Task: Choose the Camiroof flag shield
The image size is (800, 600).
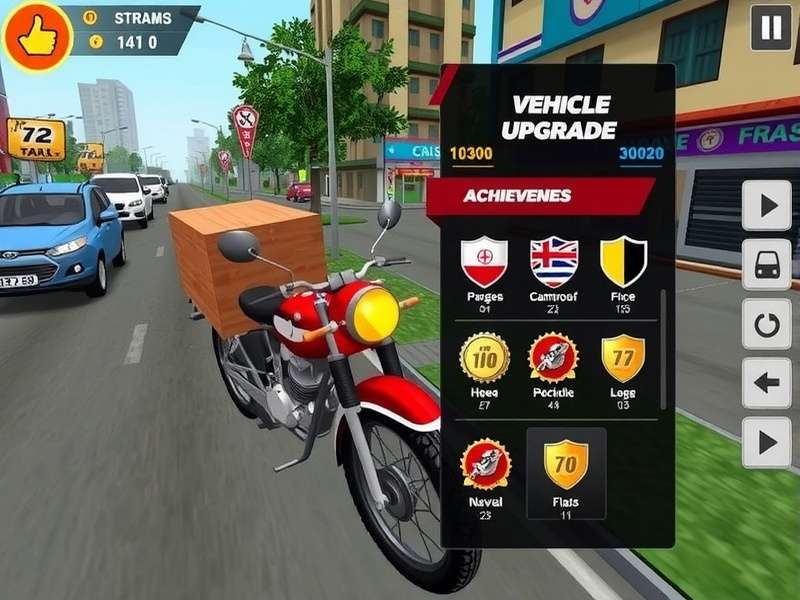Action: pyautogui.click(x=554, y=262)
